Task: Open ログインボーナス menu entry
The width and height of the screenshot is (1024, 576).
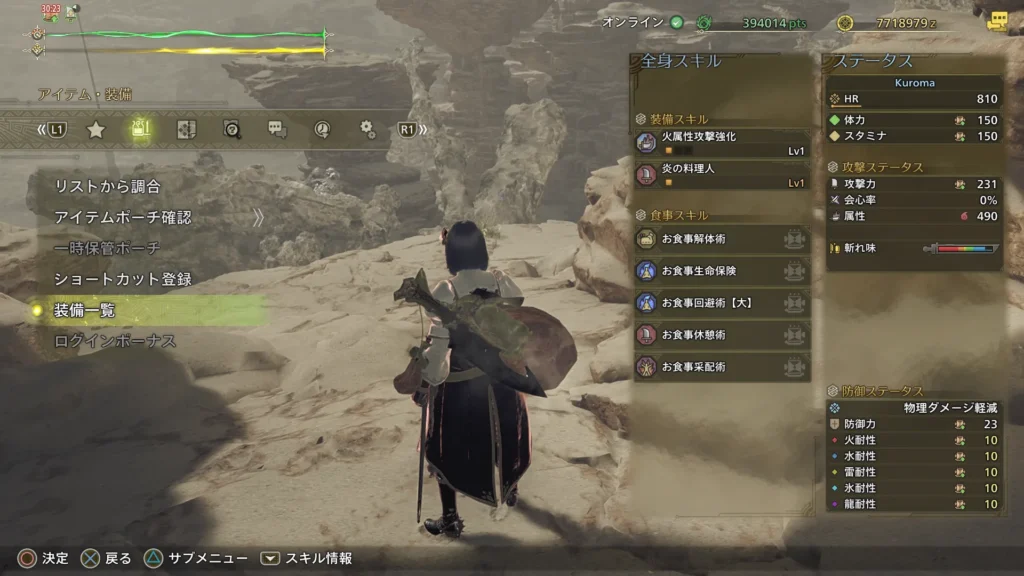Action: pyautogui.click(x=114, y=341)
